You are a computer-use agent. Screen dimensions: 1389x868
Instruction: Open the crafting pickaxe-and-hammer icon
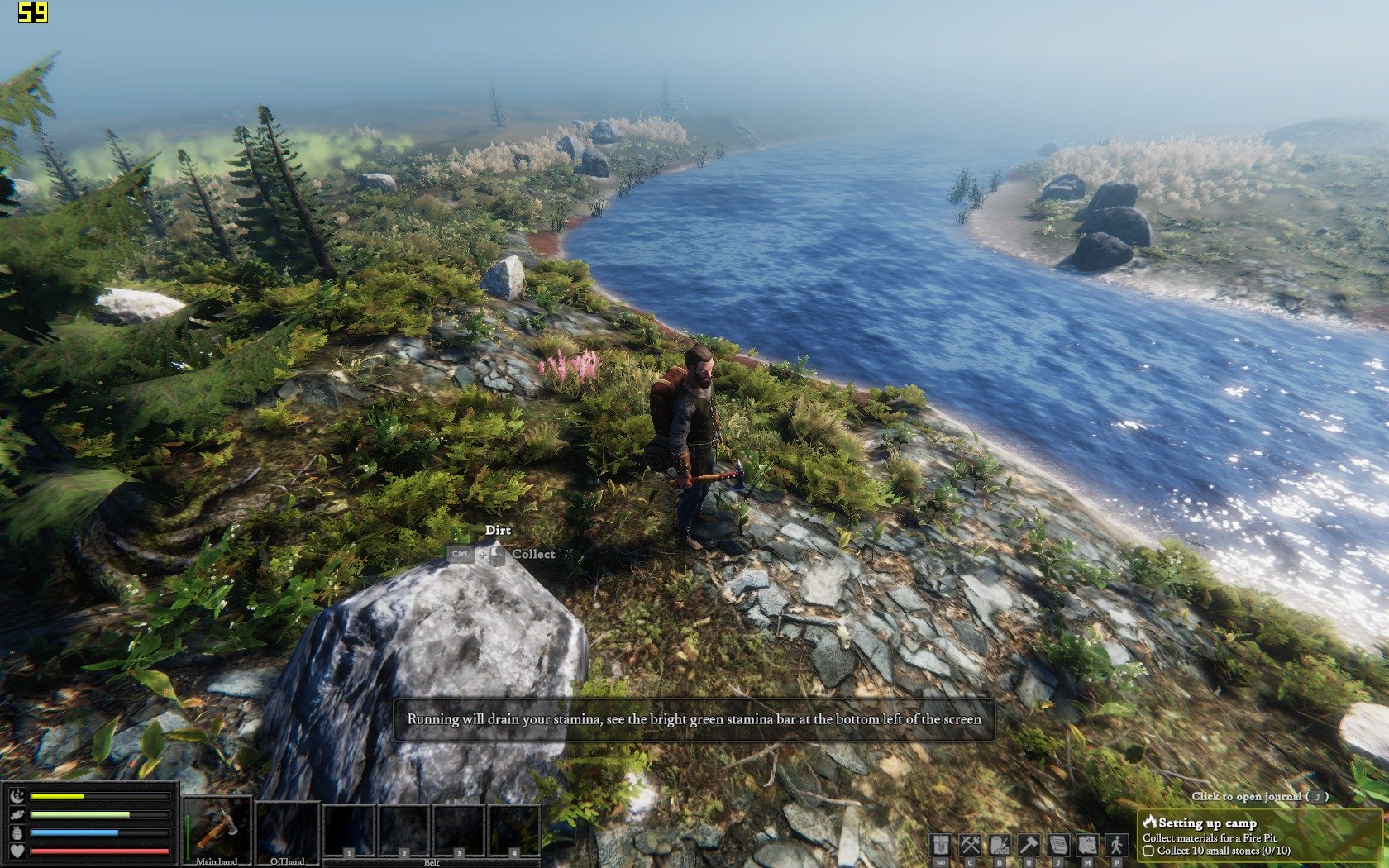point(970,845)
